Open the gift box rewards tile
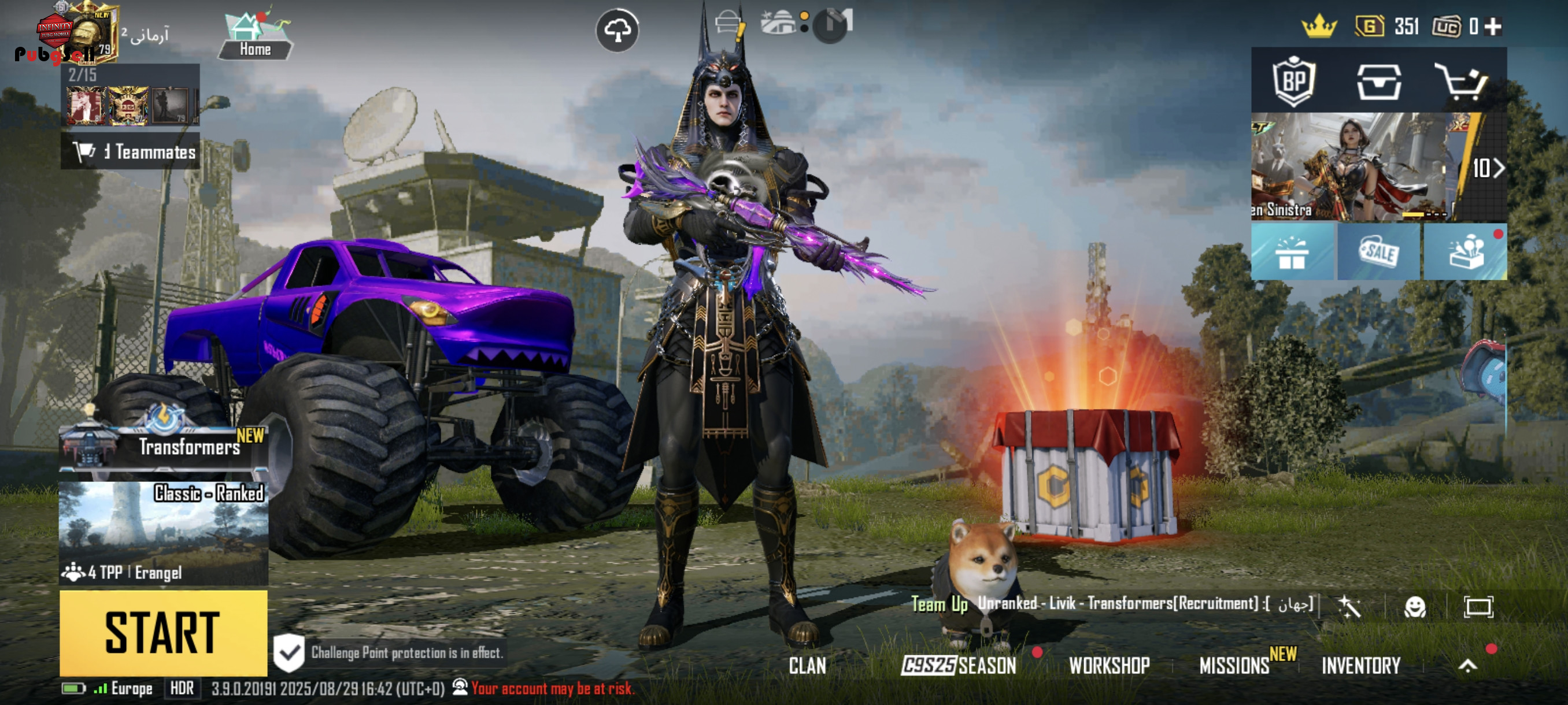This screenshot has height=705, width=1568. [1292, 251]
